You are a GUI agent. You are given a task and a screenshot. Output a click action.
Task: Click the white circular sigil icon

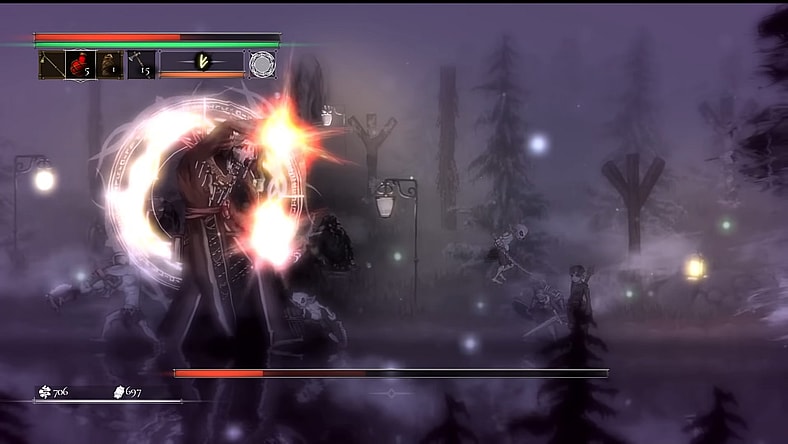tap(262, 63)
